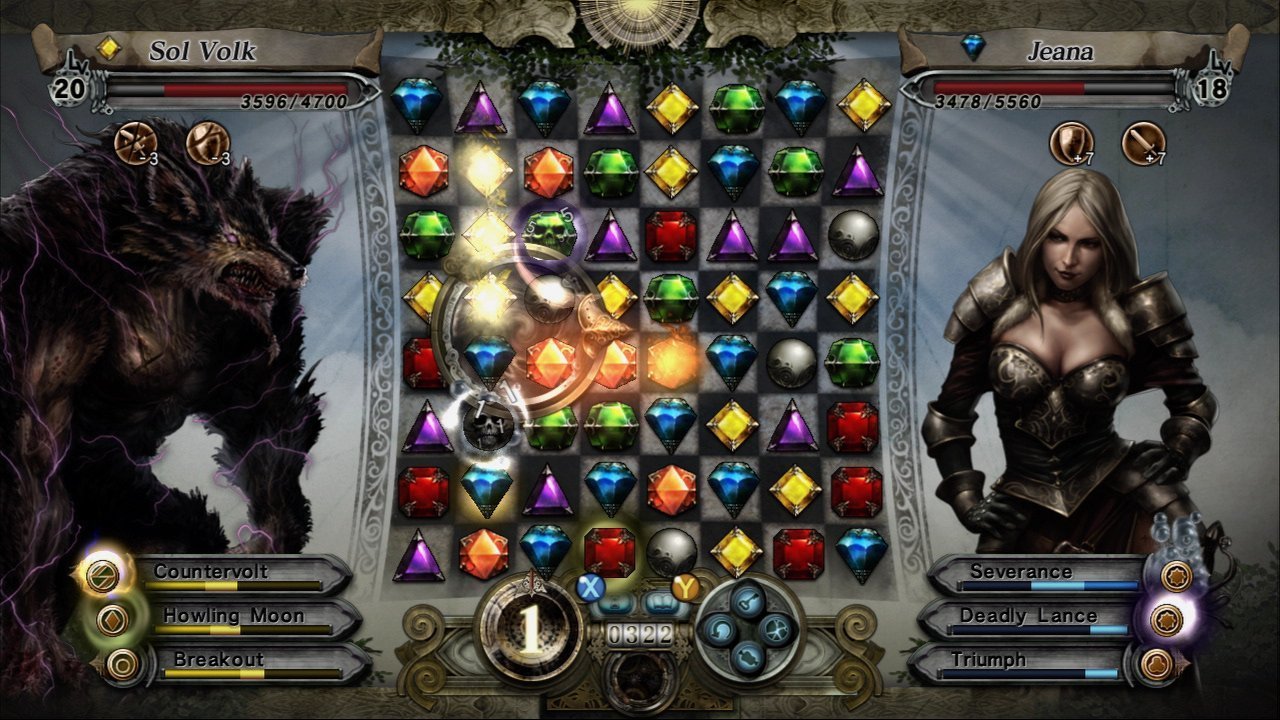This screenshot has width=1280, height=720.
Task: Inspect Sol Volk's crossed-out sword debuff icon
Action: (x=134, y=142)
